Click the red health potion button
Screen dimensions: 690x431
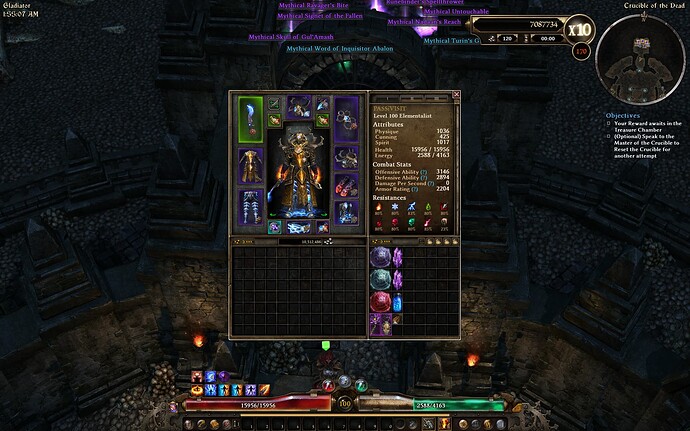pyautogui.click(x=327, y=384)
